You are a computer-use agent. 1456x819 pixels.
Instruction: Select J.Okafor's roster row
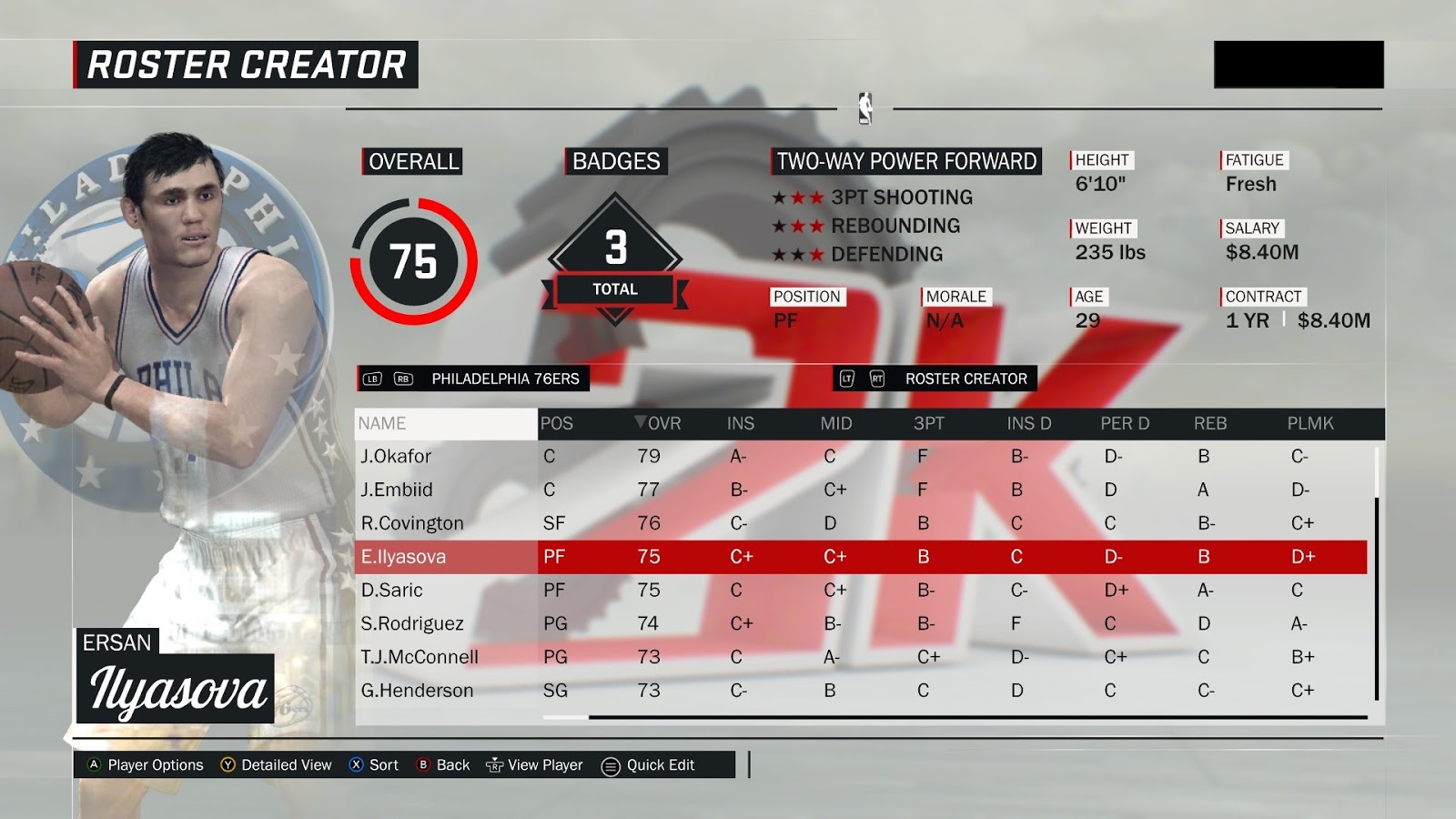(x=397, y=456)
